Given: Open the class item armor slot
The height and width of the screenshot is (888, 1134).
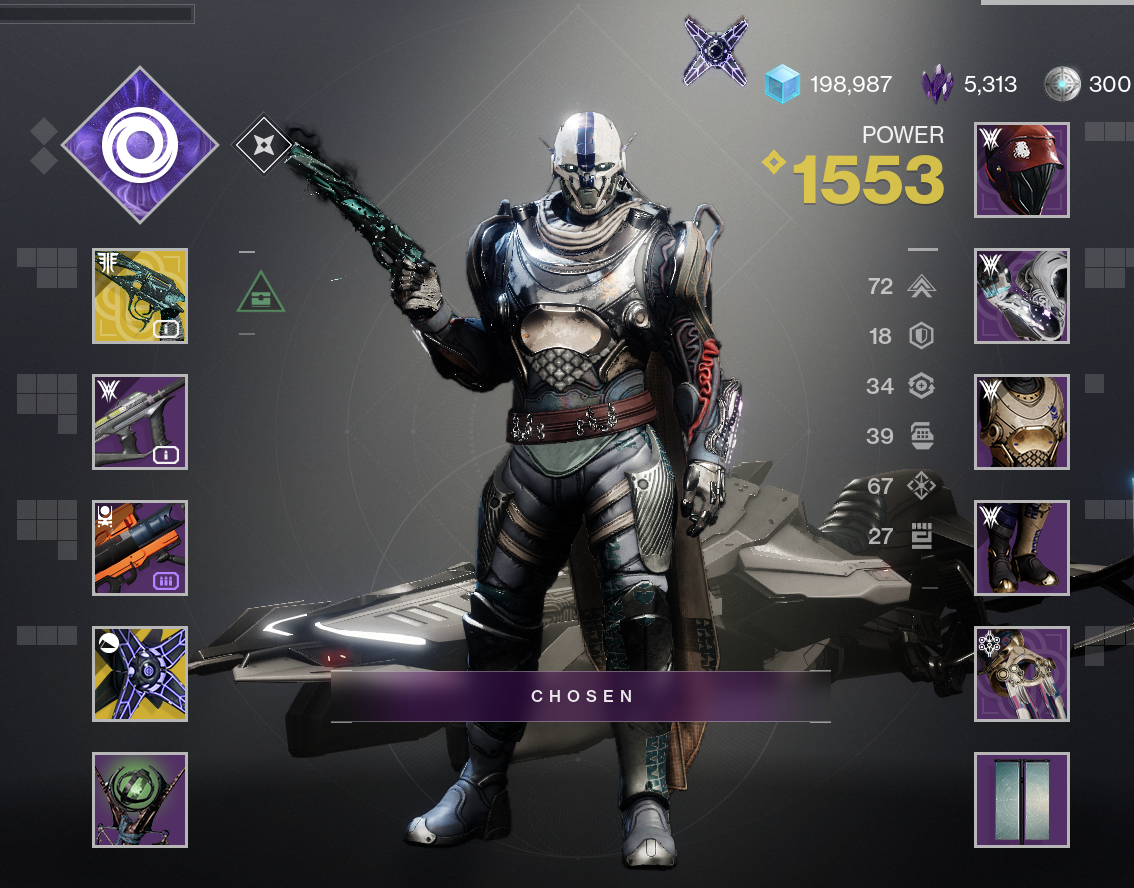Looking at the screenshot, I should click(1022, 674).
